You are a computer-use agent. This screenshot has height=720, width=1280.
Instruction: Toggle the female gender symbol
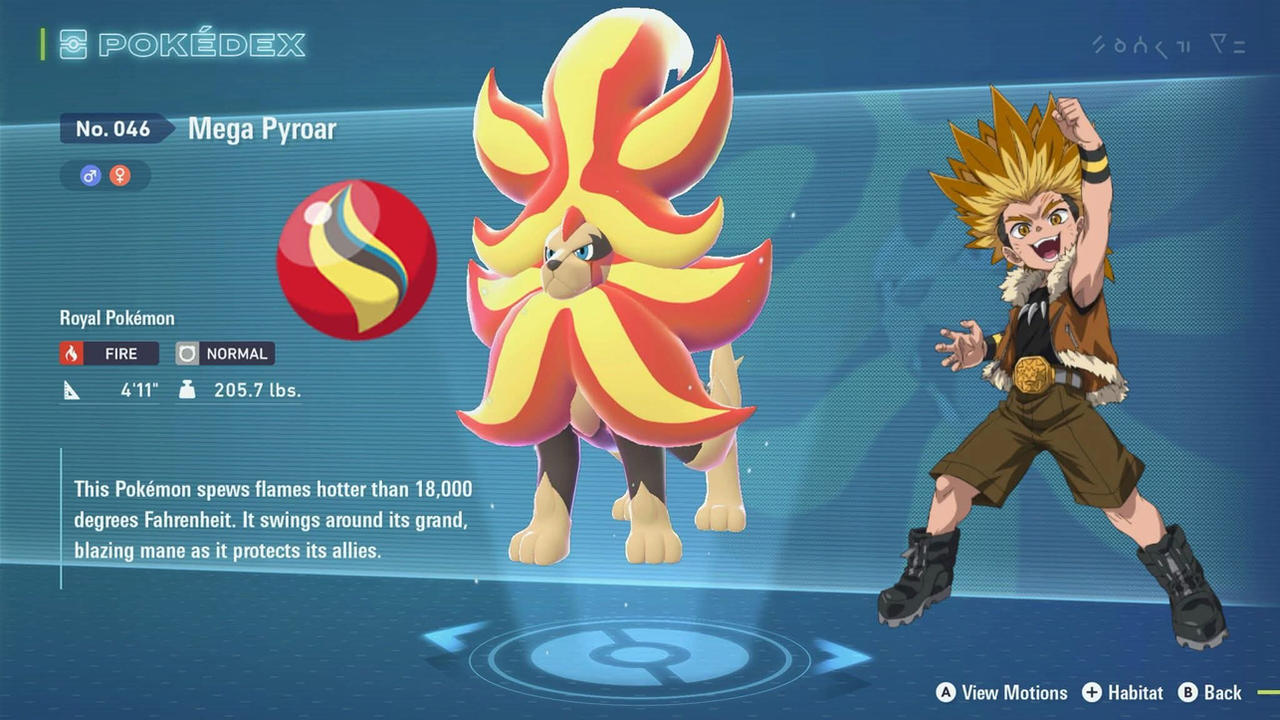pyautogui.click(x=118, y=176)
